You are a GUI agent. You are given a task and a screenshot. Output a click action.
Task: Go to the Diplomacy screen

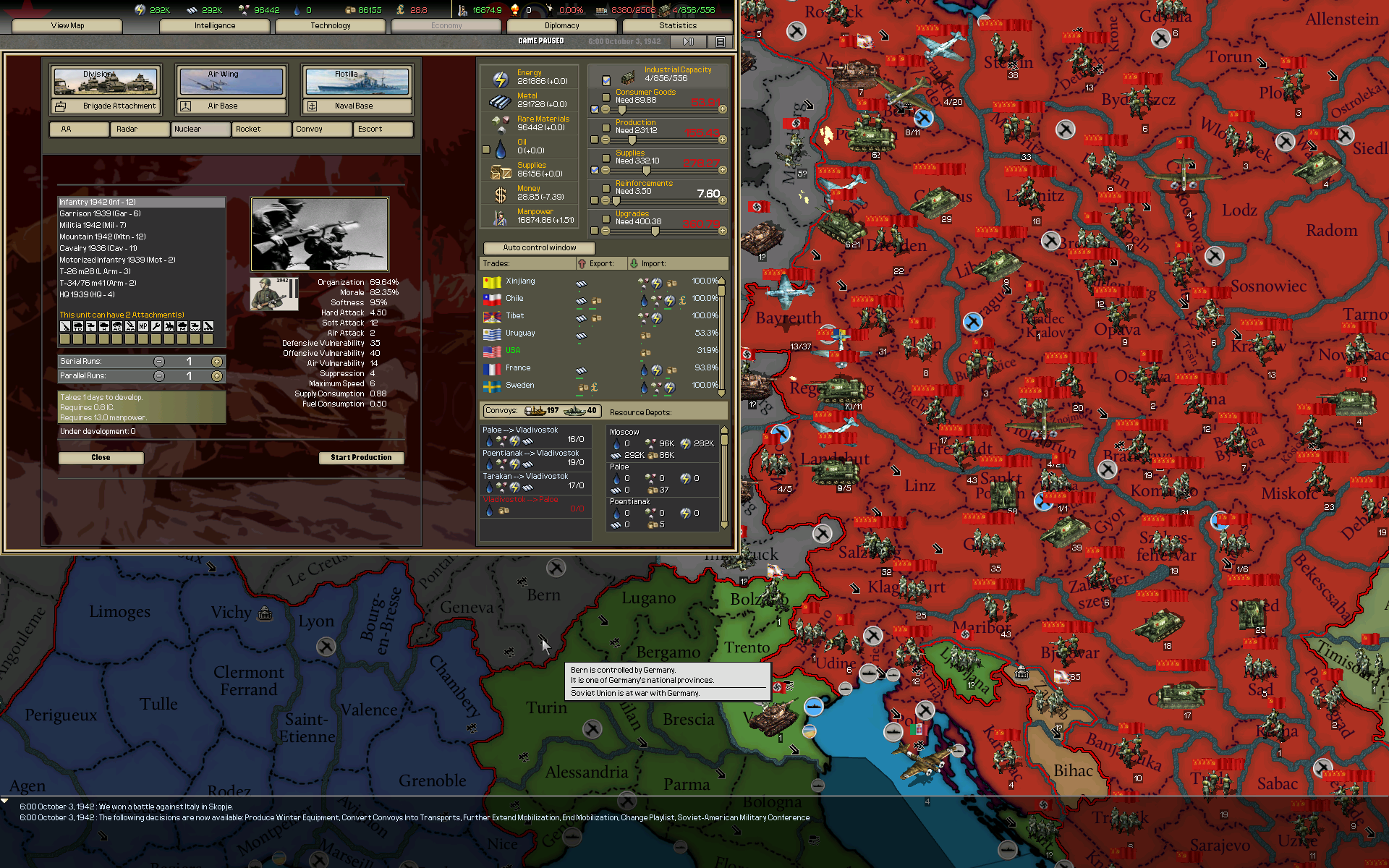(x=562, y=26)
